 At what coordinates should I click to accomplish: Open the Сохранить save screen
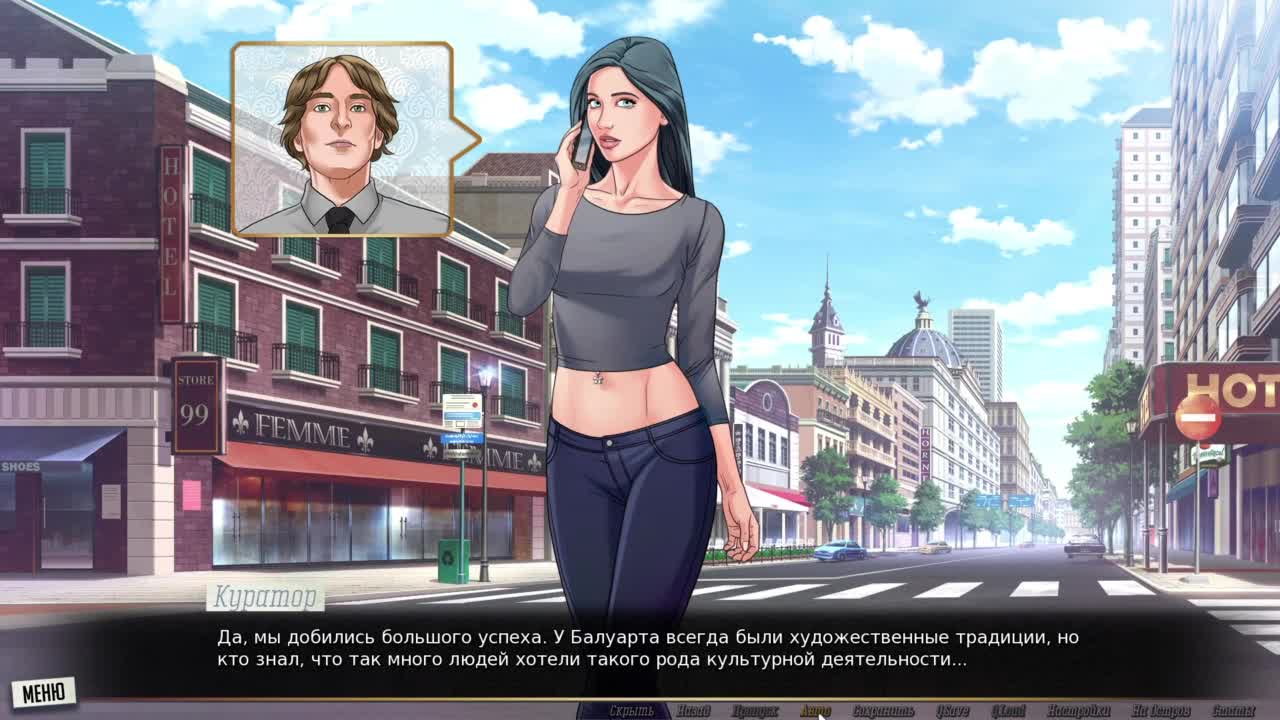[883, 711]
